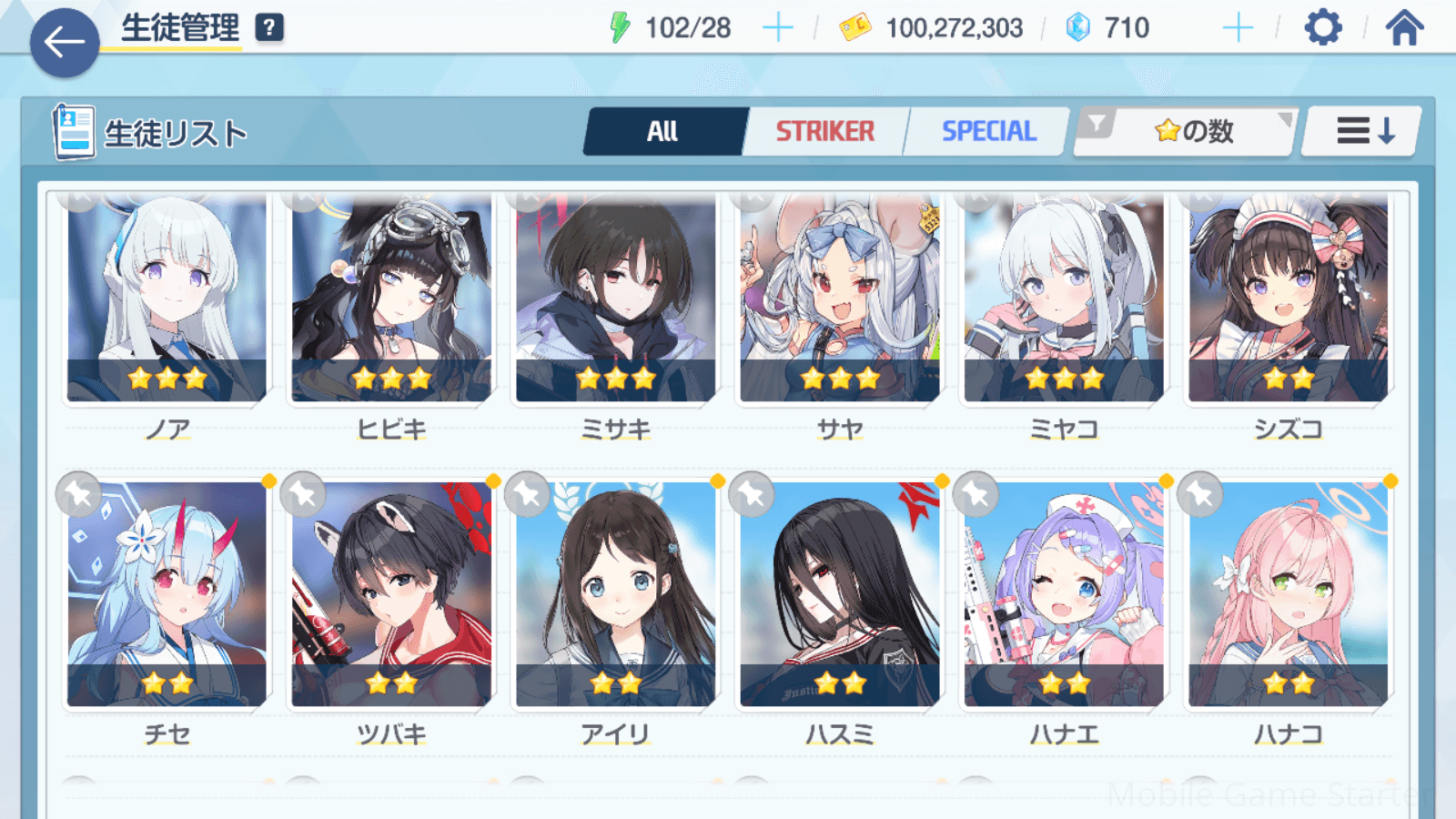Switch to the All tab
Image resolution: width=1456 pixels, height=819 pixels.
point(663,132)
